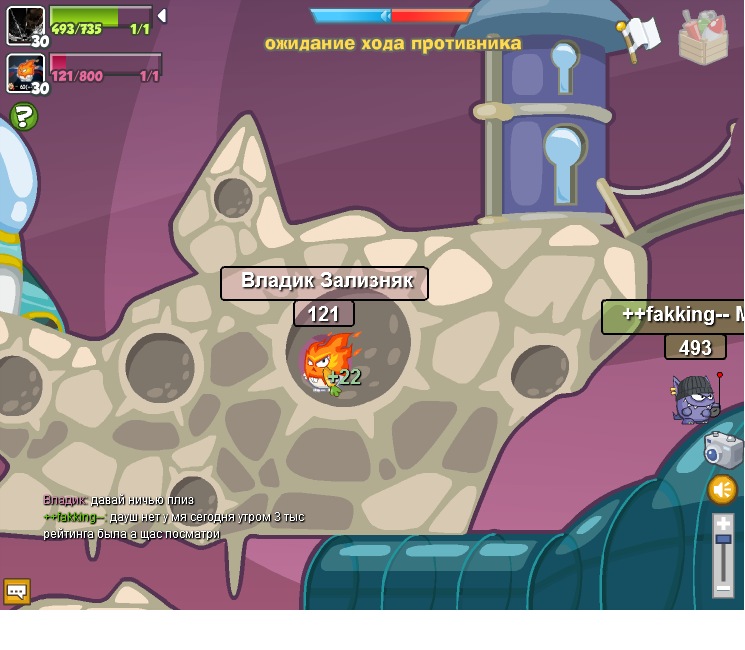
Task: Open the weapons crate inventory
Action: (703, 38)
